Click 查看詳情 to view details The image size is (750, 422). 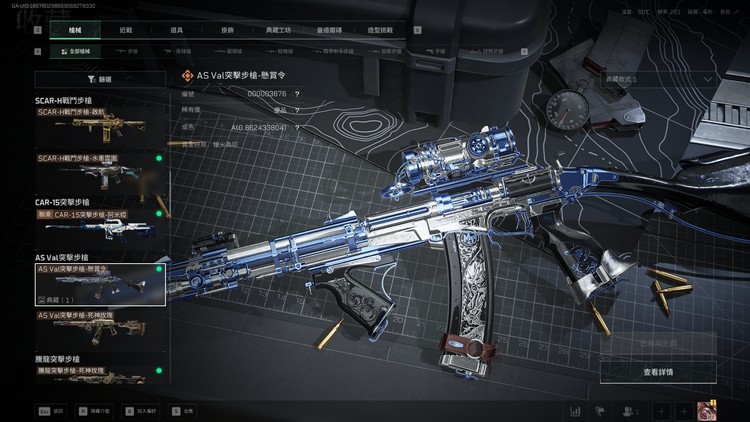(x=658, y=372)
